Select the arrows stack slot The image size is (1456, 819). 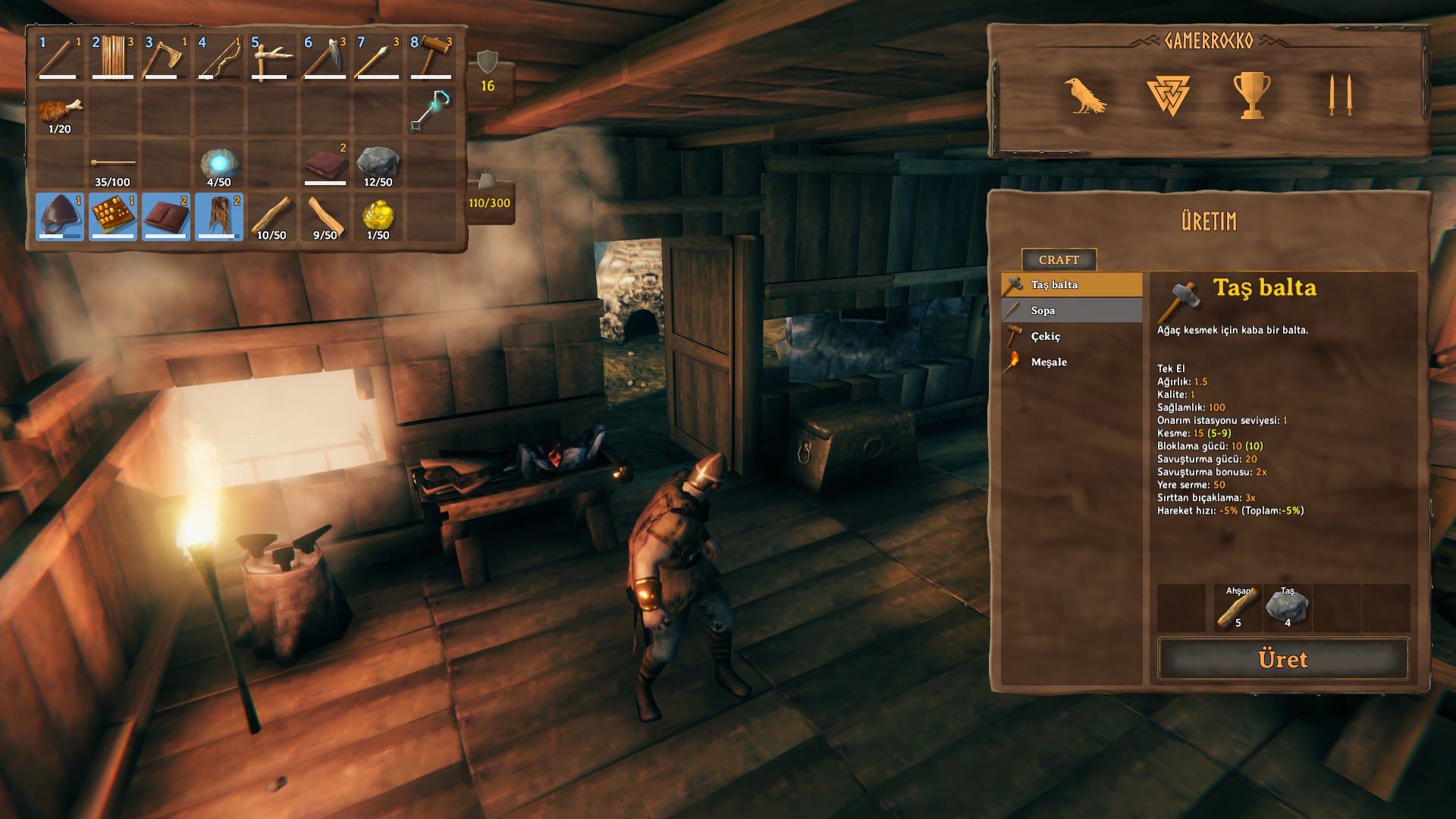(x=112, y=164)
